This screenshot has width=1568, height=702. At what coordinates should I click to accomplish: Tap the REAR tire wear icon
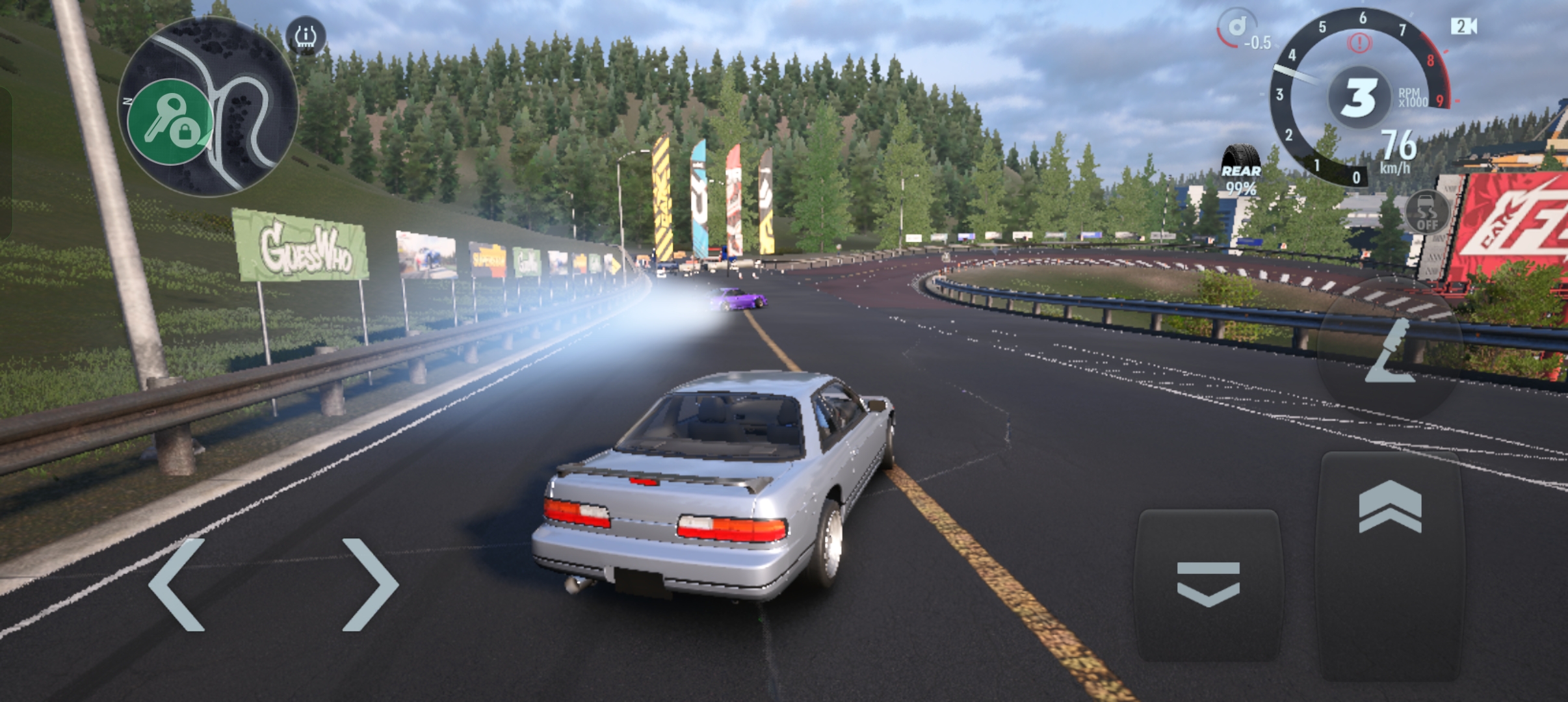click(x=1244, y=157)
